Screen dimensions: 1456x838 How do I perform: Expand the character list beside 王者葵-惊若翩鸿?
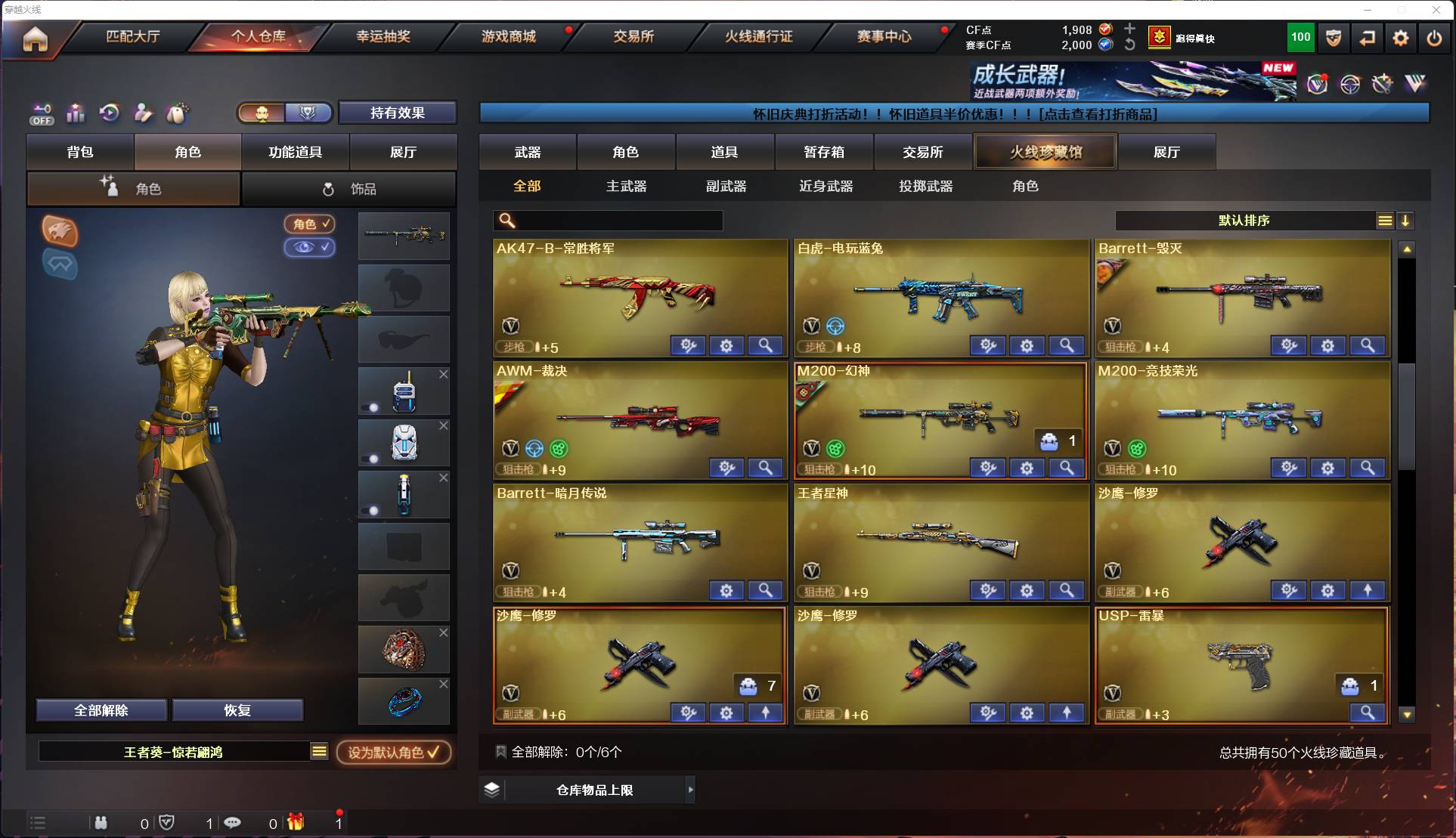click(x=320, y=752)
